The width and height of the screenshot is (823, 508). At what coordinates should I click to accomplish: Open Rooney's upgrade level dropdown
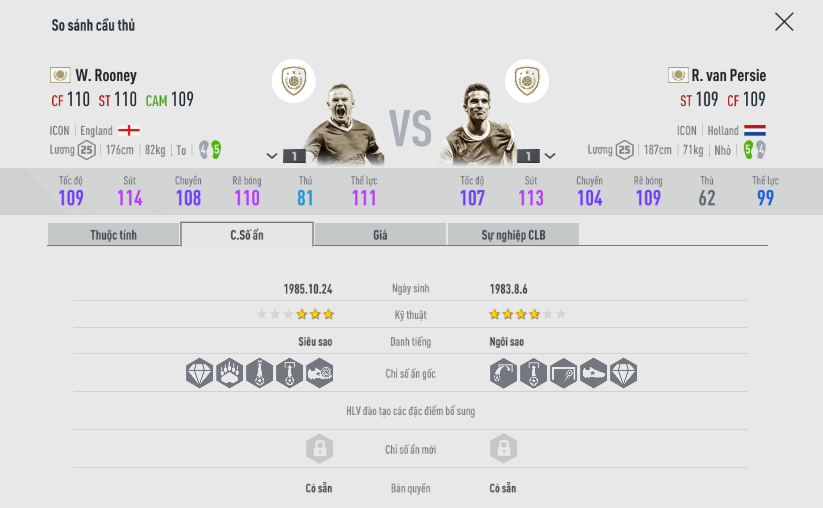[x=272, y=156]
